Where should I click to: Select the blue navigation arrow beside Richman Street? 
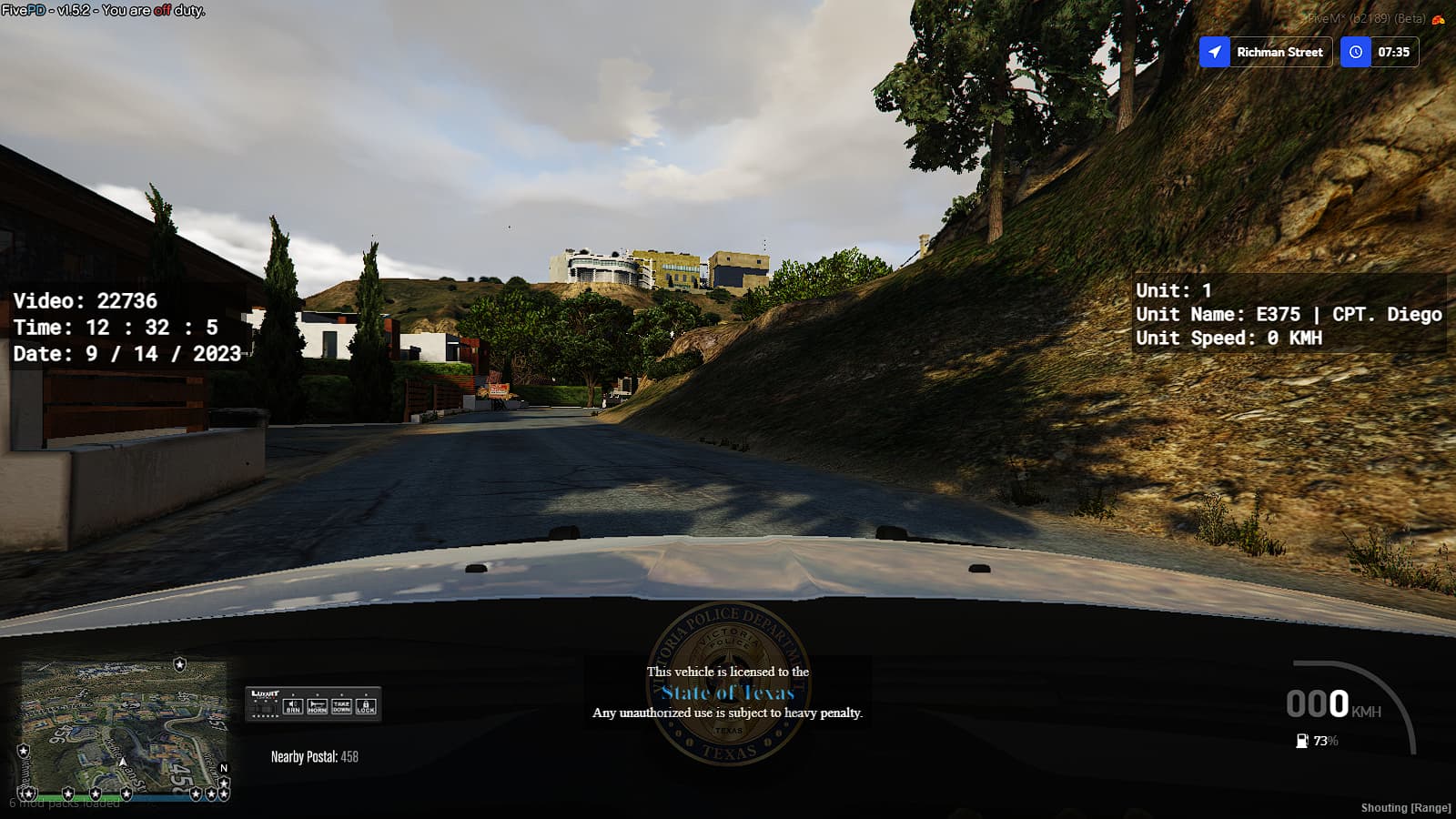(x=1217, y=52)
